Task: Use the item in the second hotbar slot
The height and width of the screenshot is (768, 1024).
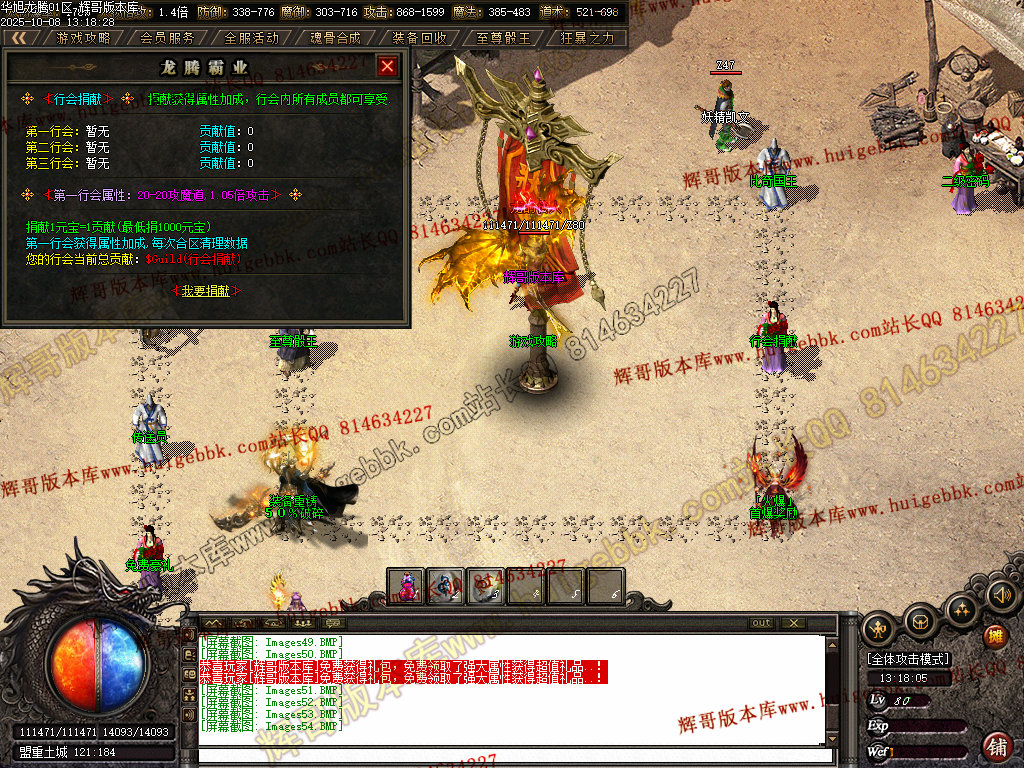Action: [x=446, y=586]
